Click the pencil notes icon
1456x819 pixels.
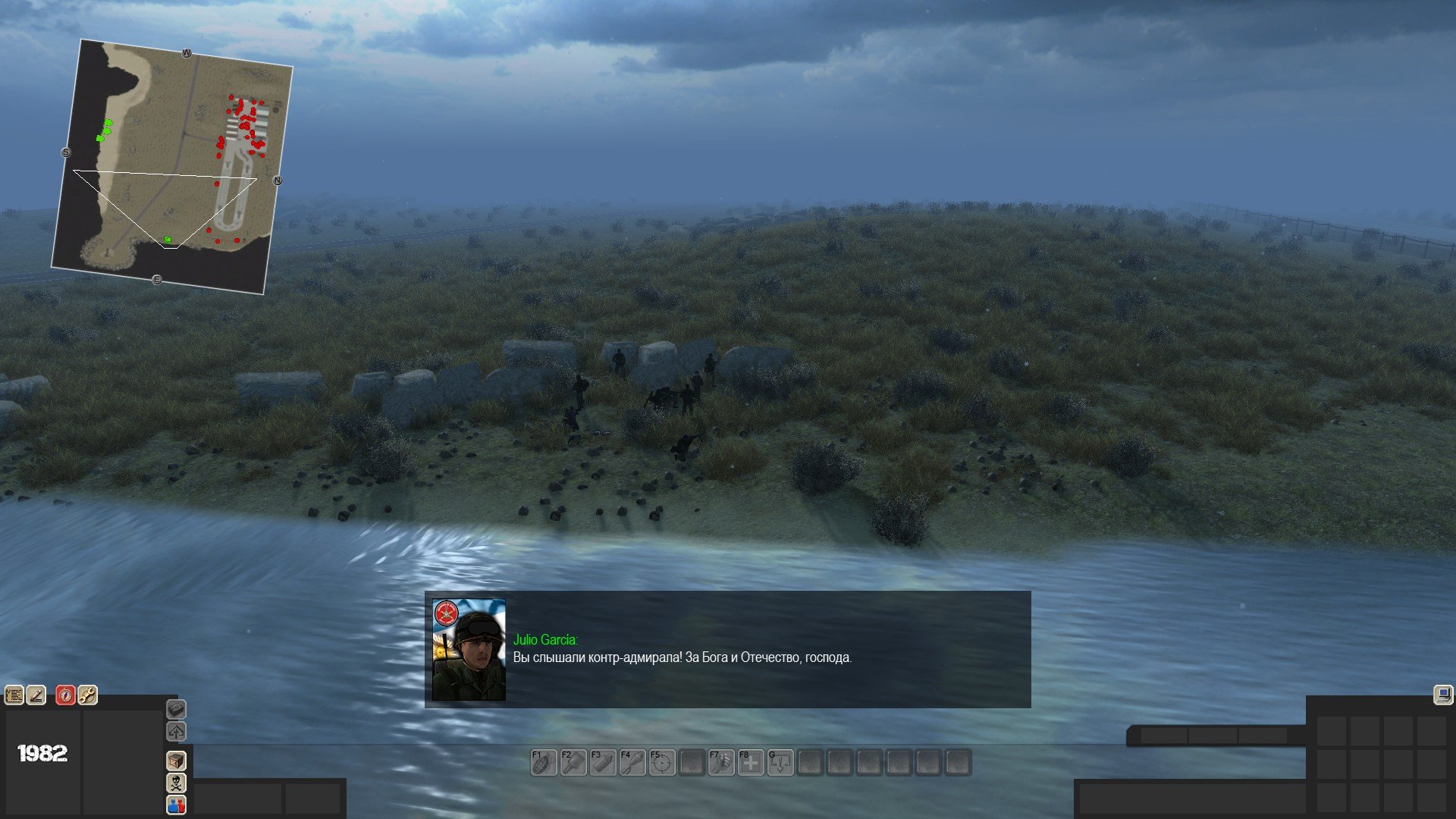pyautogui.click(x=36, y=695)
